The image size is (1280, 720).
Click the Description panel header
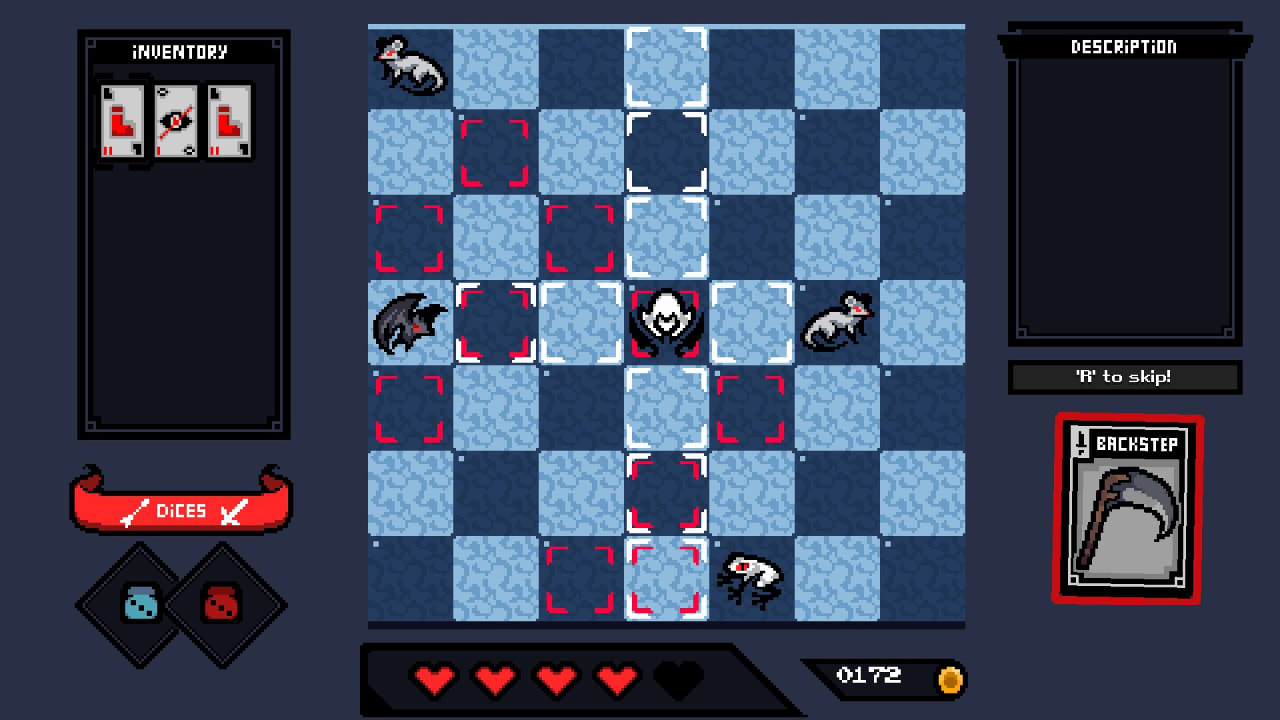pos(1125,47)
